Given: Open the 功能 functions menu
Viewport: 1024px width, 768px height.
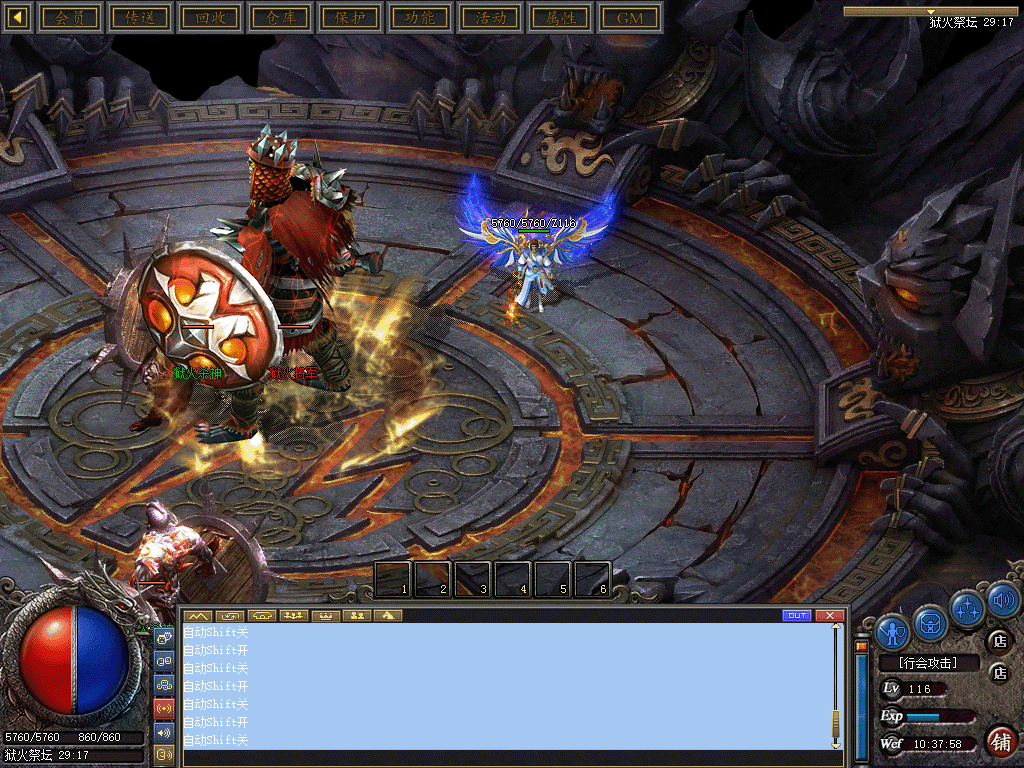Looking at the screenshot, I should 420,18.
